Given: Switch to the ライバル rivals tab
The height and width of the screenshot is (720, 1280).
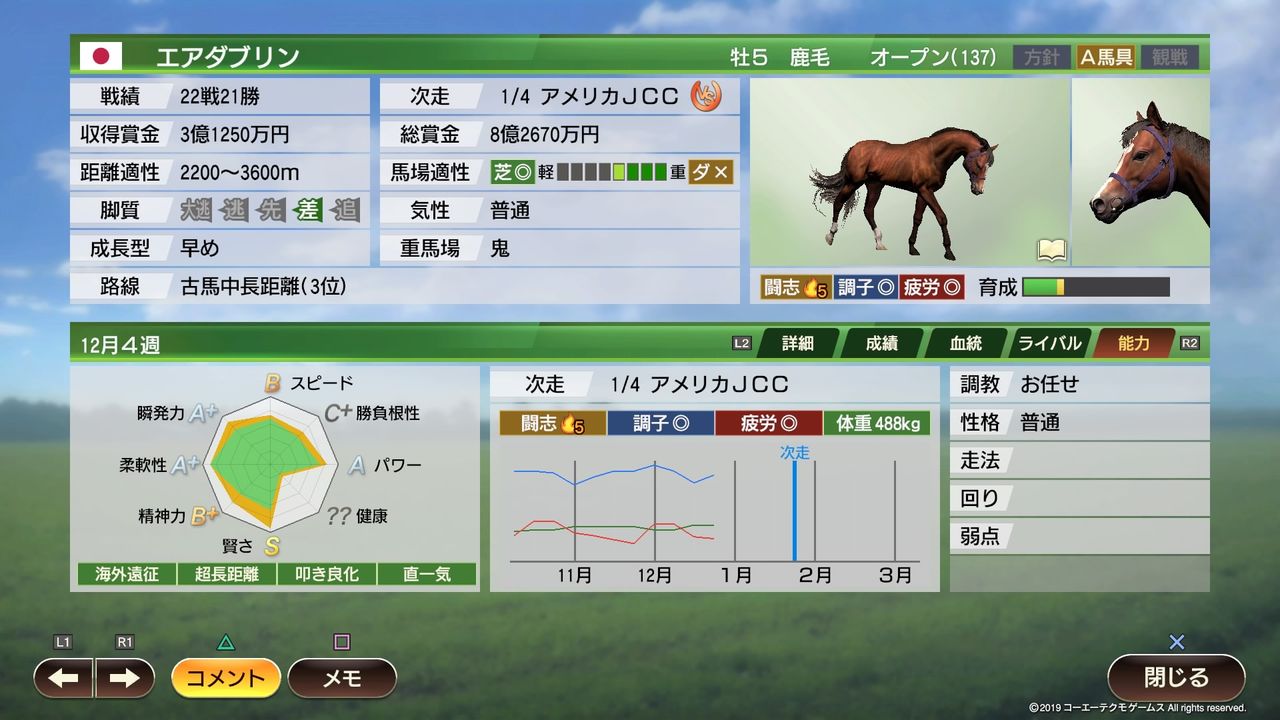Looking at the screenshot, I should [1051, 343].
